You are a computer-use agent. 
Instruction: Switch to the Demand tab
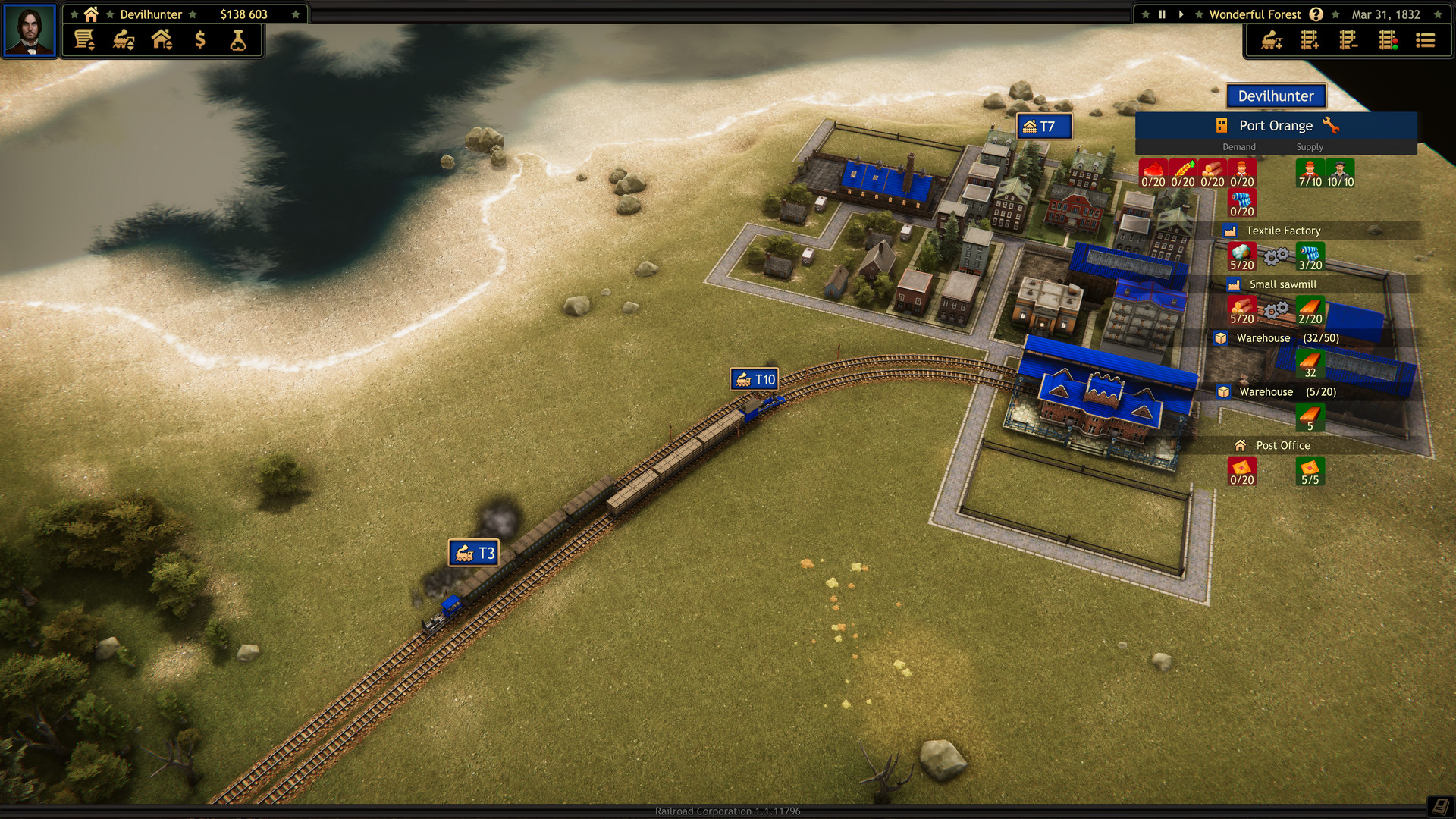(1238, 146)
